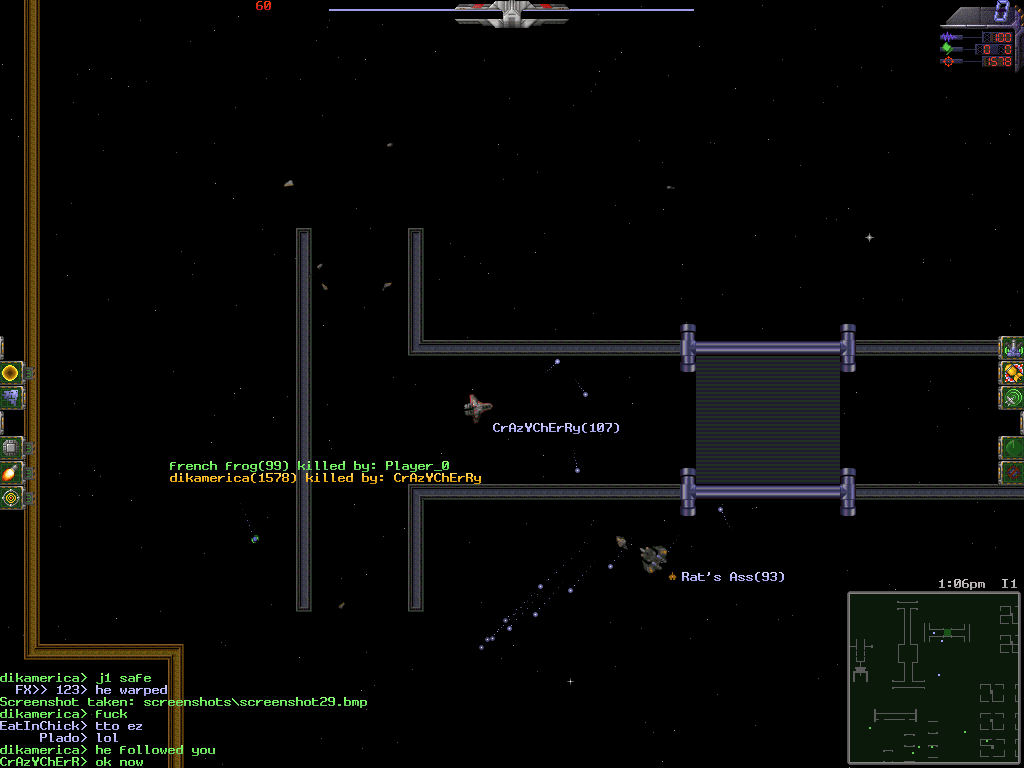The width and height of the screenshot is (1024, 768).
Task: Click the dark green circular gauge icon
Action: tap(1013, 447)
